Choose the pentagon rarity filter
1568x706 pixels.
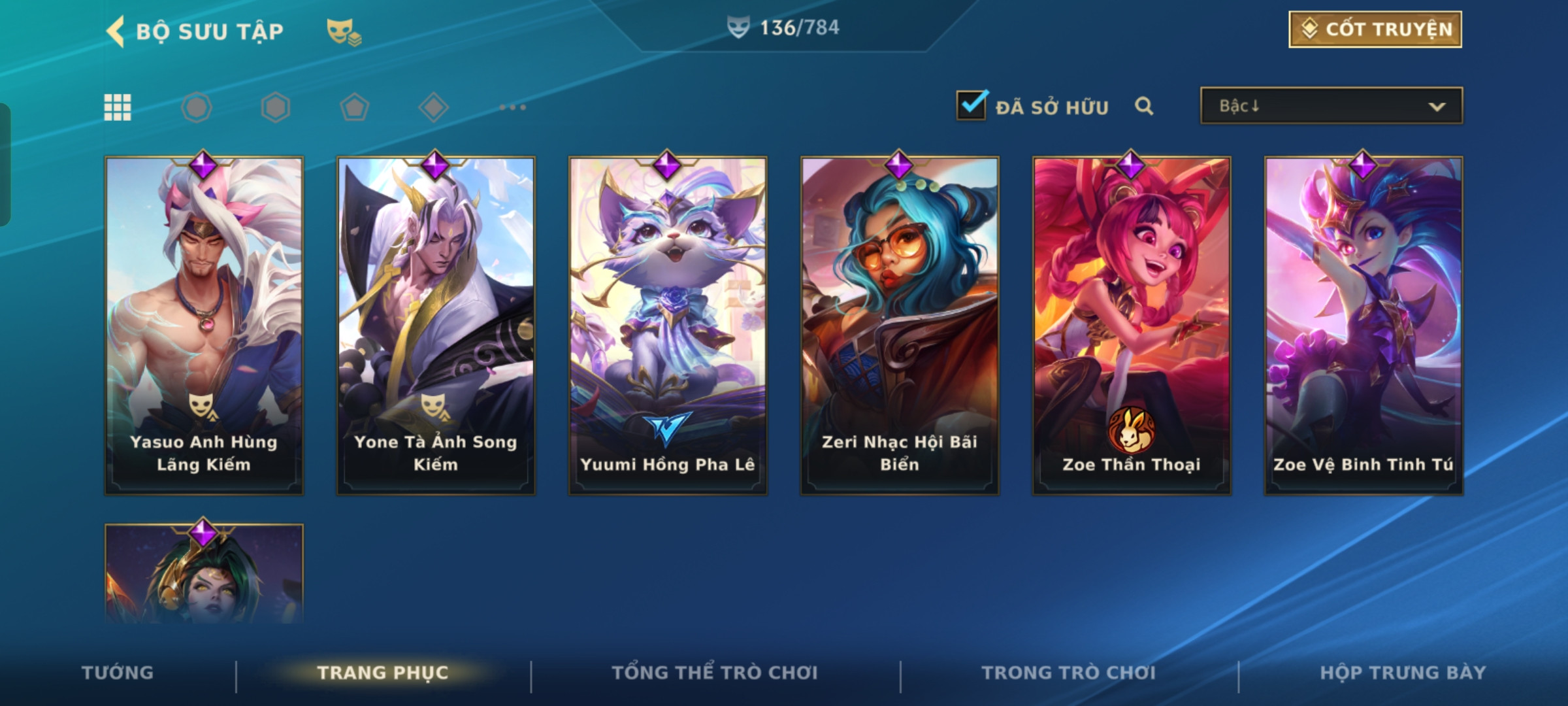(x=354, y=107)
